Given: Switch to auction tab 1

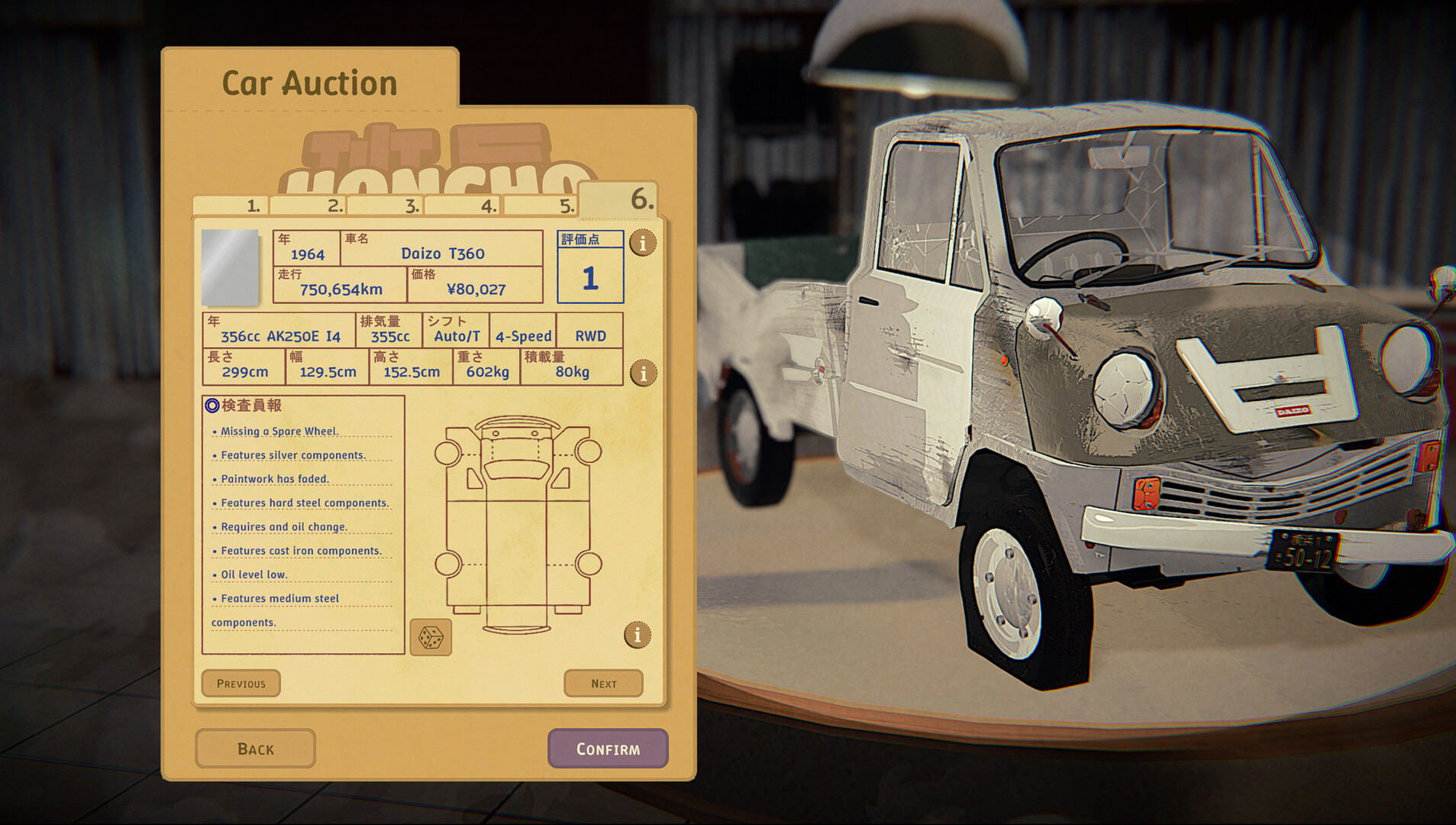Looking at the screenshot, I should 230,205.
